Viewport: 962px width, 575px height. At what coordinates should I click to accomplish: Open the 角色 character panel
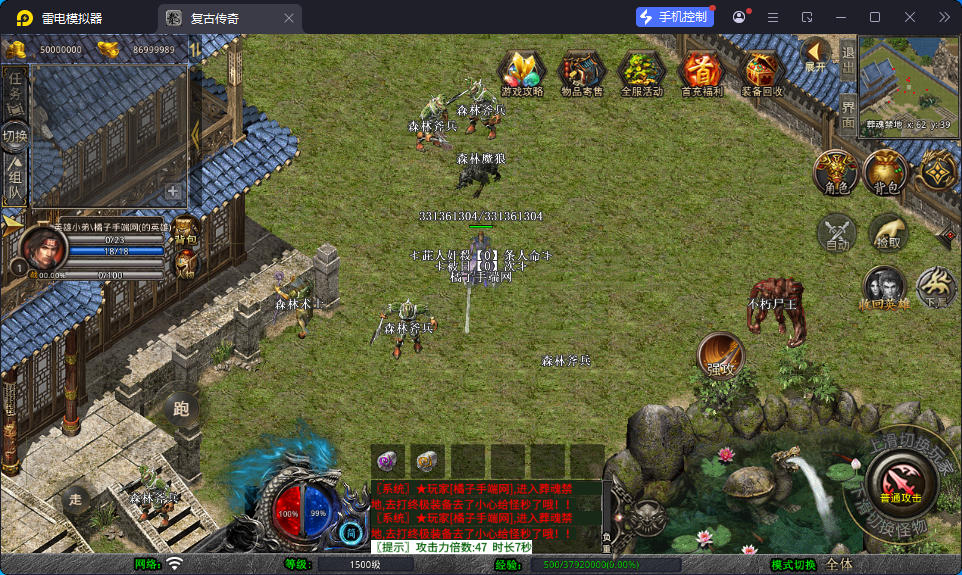[836, 172]
